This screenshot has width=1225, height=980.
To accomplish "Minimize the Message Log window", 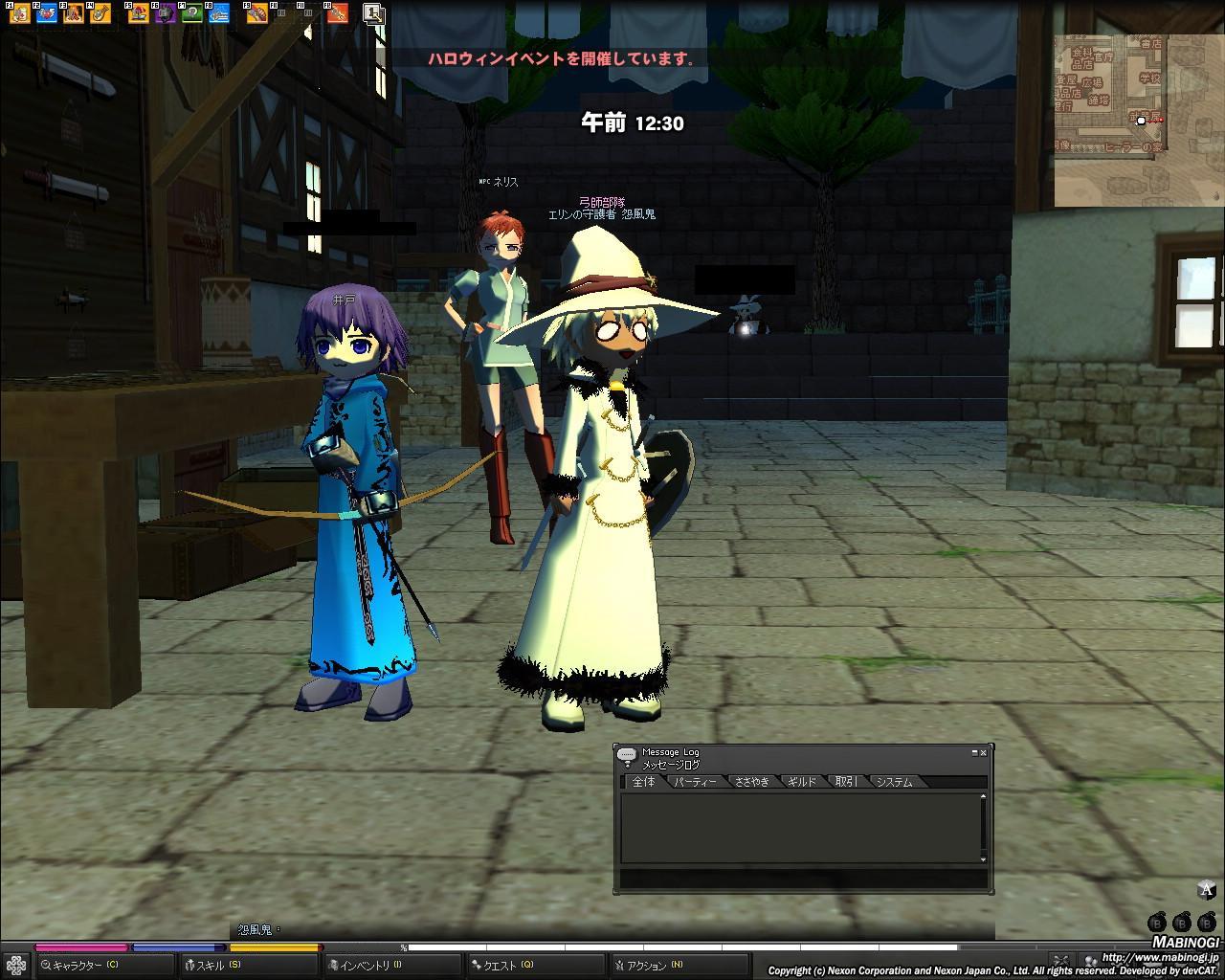I will point(974,753).
